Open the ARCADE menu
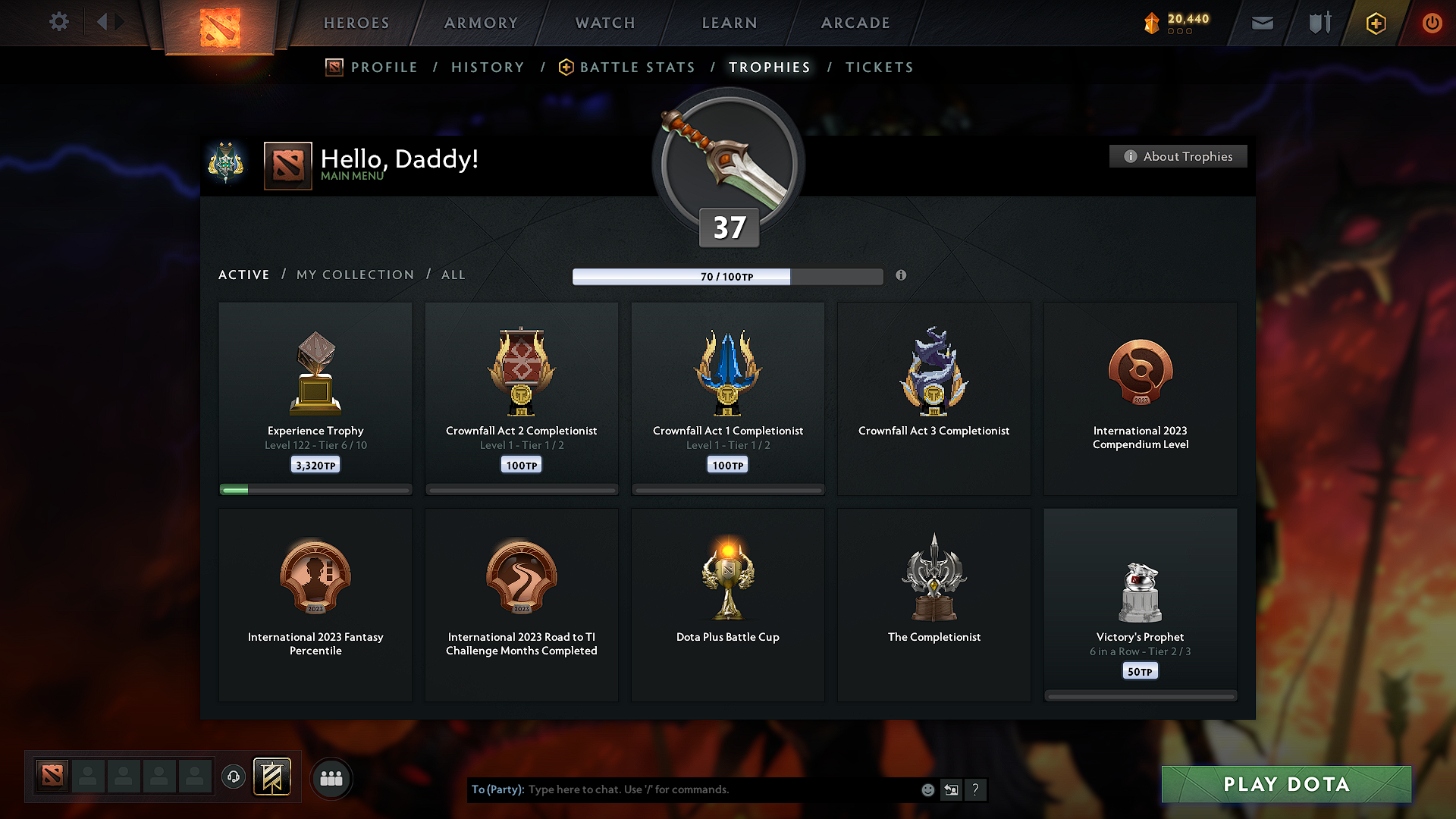Image resolution: width=1456 pixels, height=819 pixels. (855, 23)
